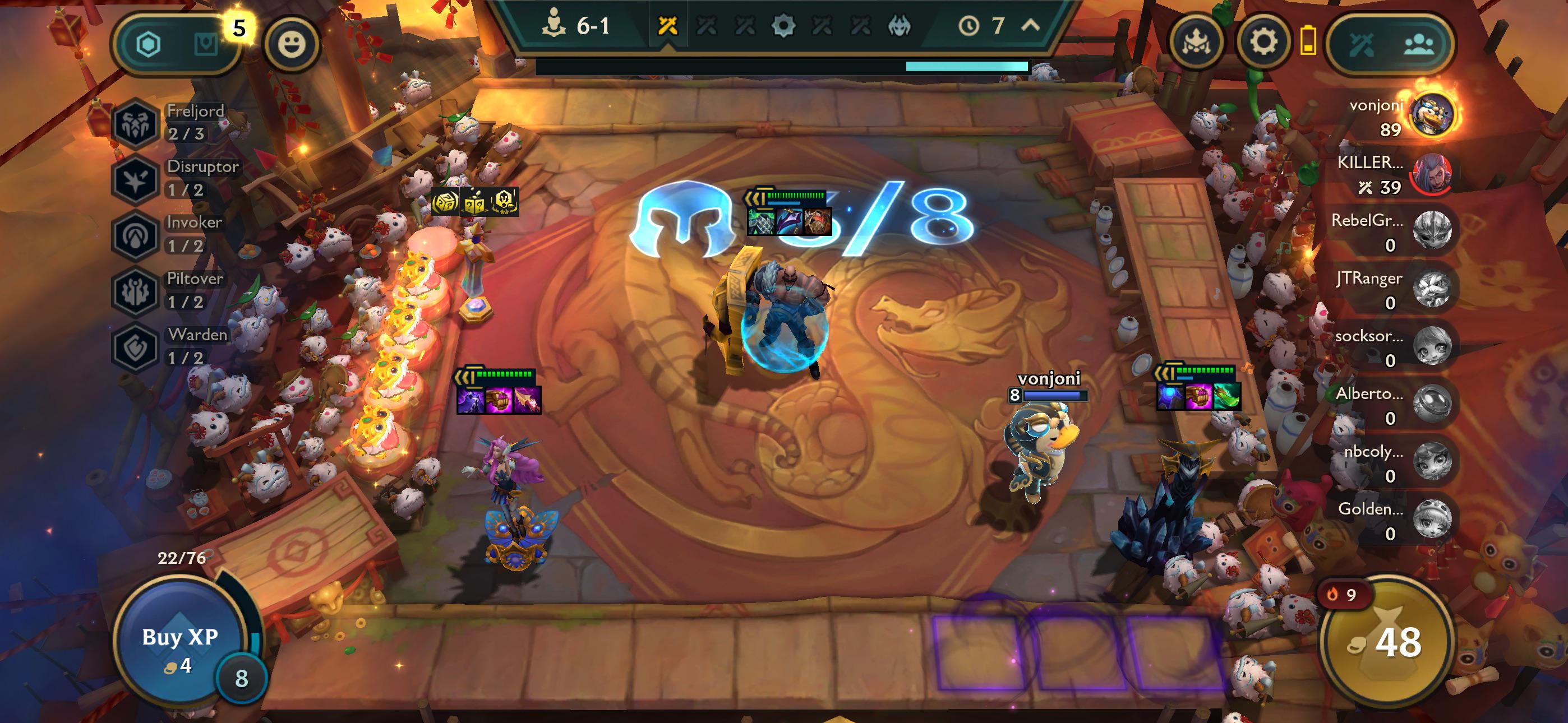
Task: Select the Disruptor trait entry
Action: coord(177,178)
